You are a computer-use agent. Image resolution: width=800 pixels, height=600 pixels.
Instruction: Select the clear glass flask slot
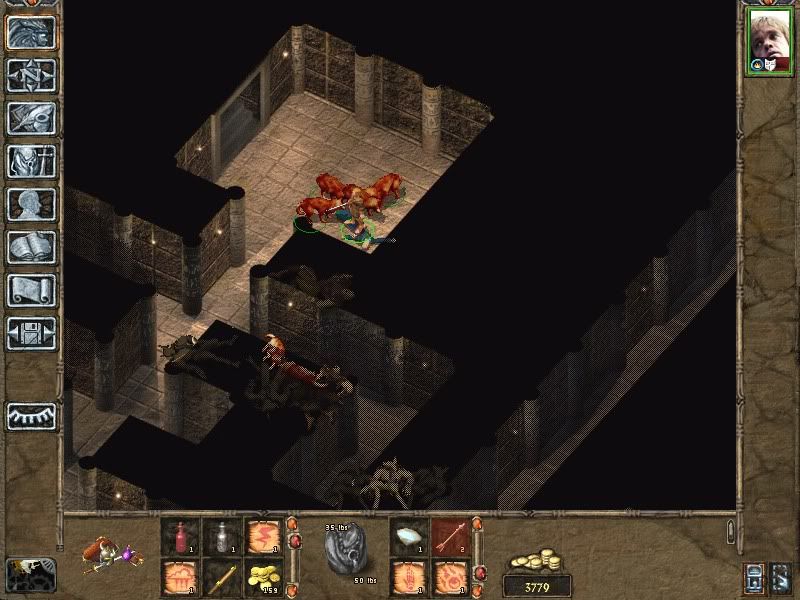coord(221,537)
